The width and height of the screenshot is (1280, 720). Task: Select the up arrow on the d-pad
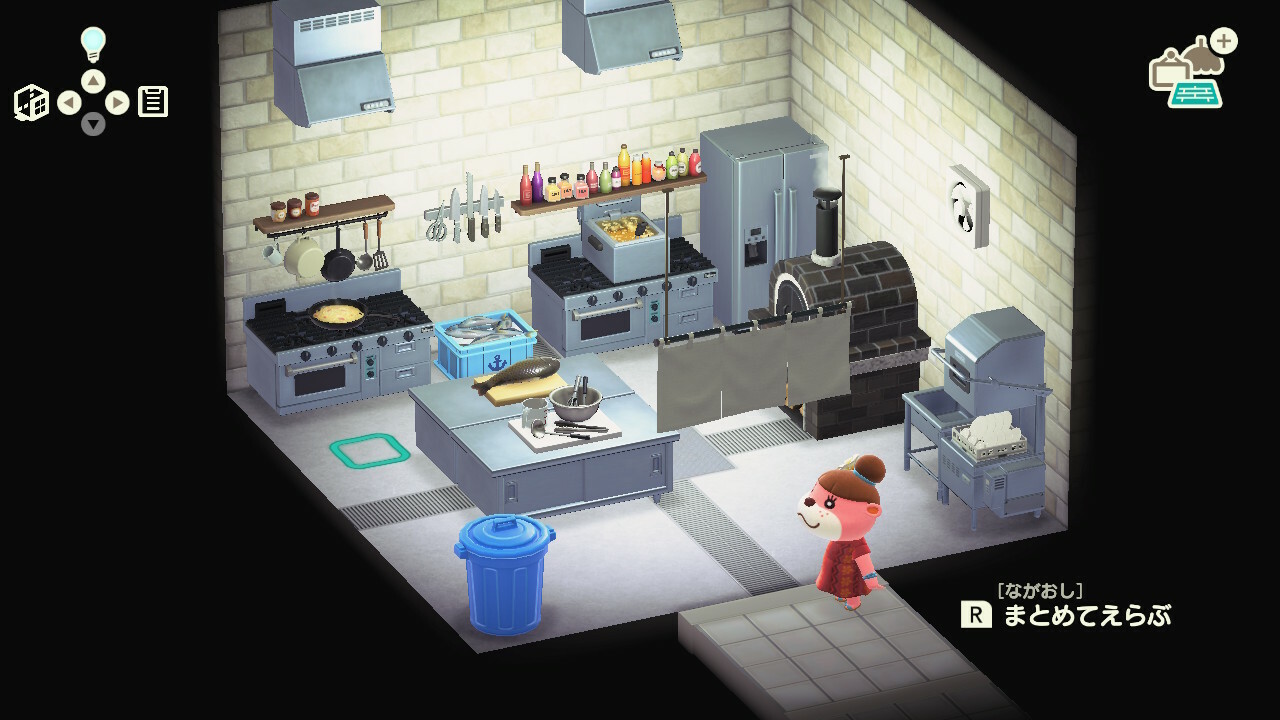(x=93, y=80)
